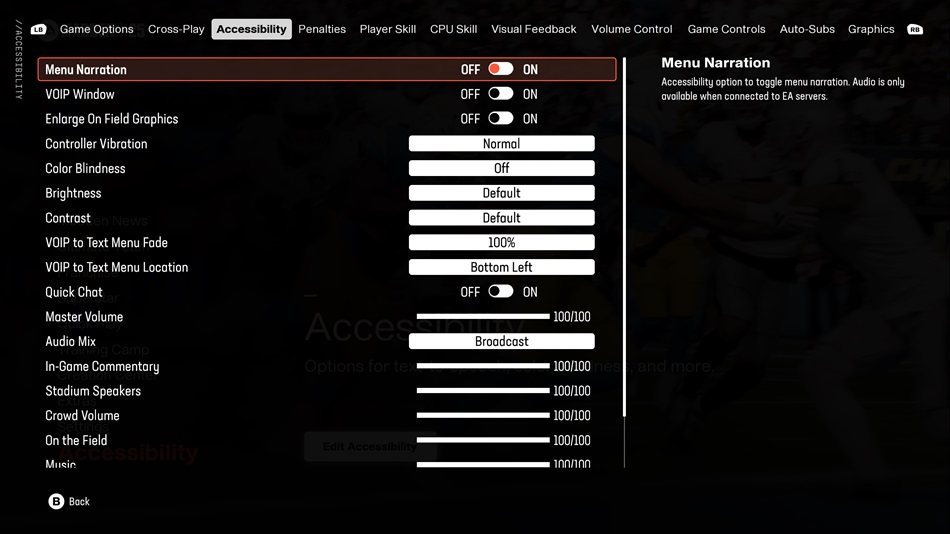Switch to the Graphics tab
The image size is (950, 534).
tap(871, 29)
